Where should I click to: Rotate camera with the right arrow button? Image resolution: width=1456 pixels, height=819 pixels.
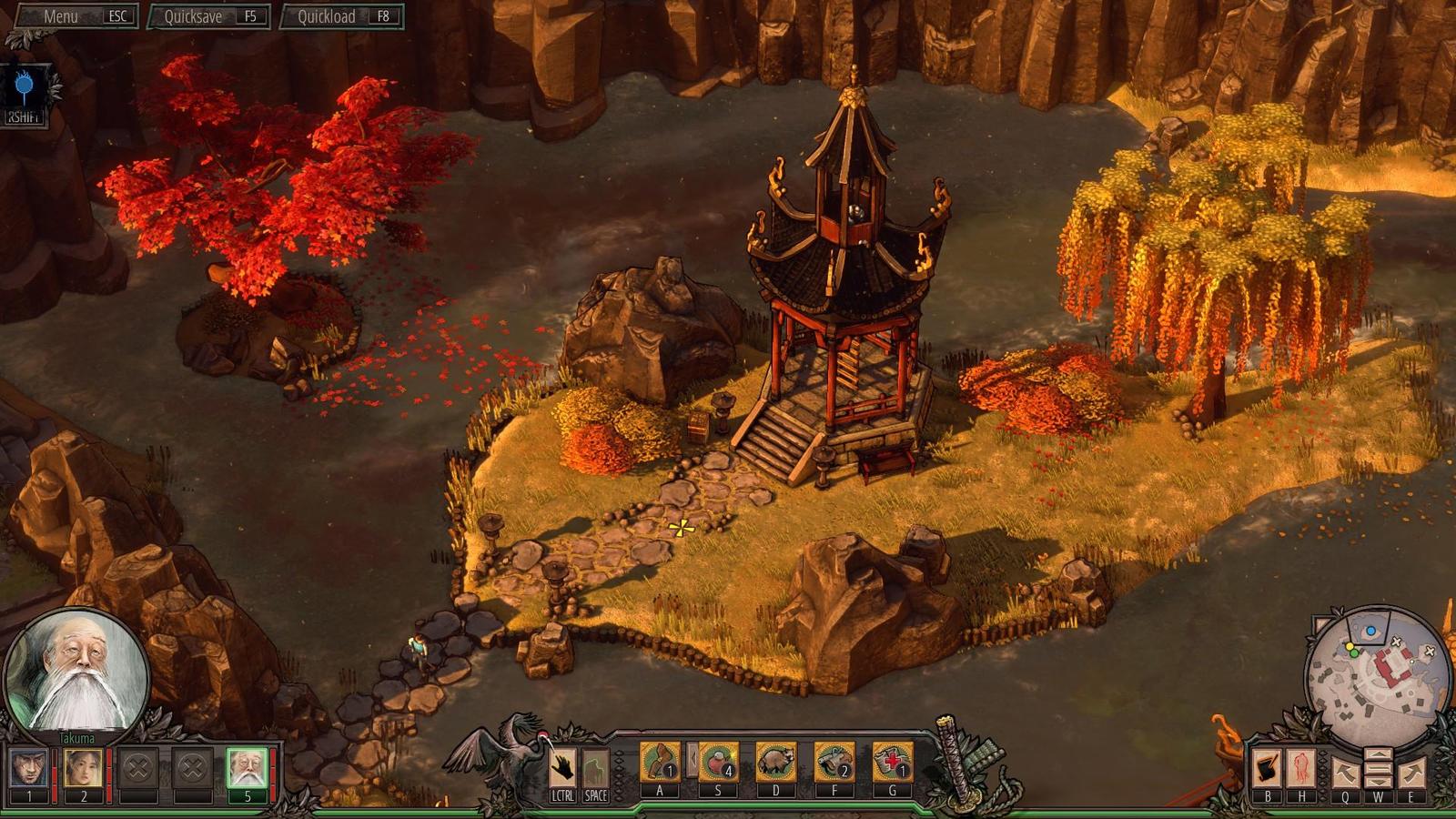[x=1411, y=773]
